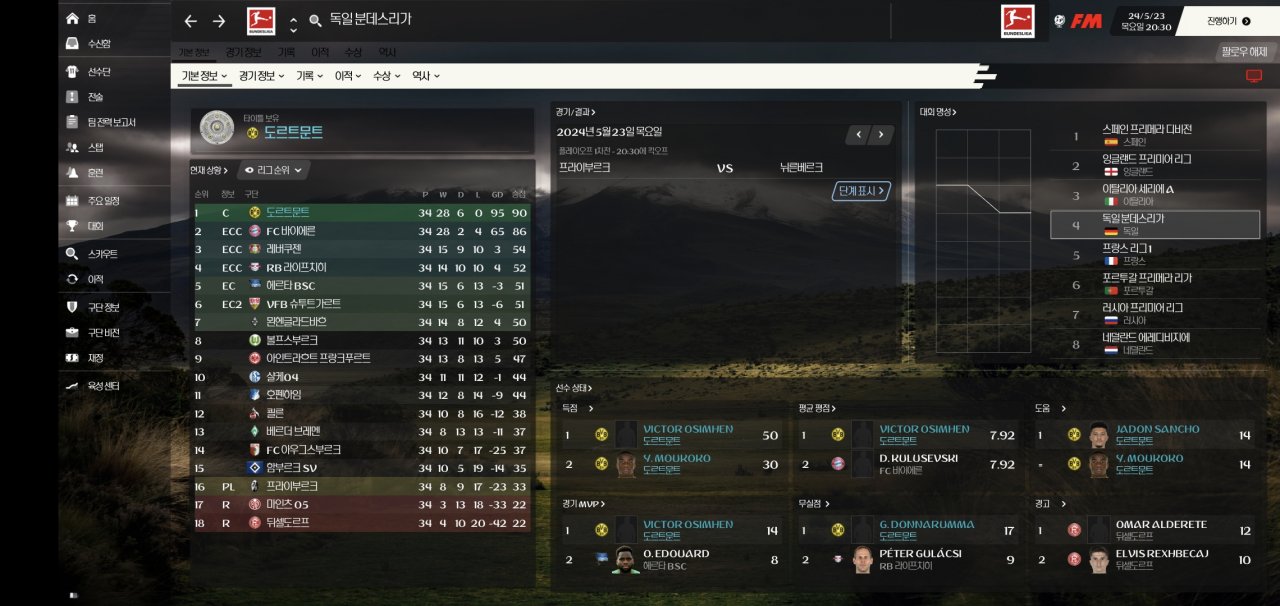Click the 팔로우 해제 unfollow button

[1243, 52]
